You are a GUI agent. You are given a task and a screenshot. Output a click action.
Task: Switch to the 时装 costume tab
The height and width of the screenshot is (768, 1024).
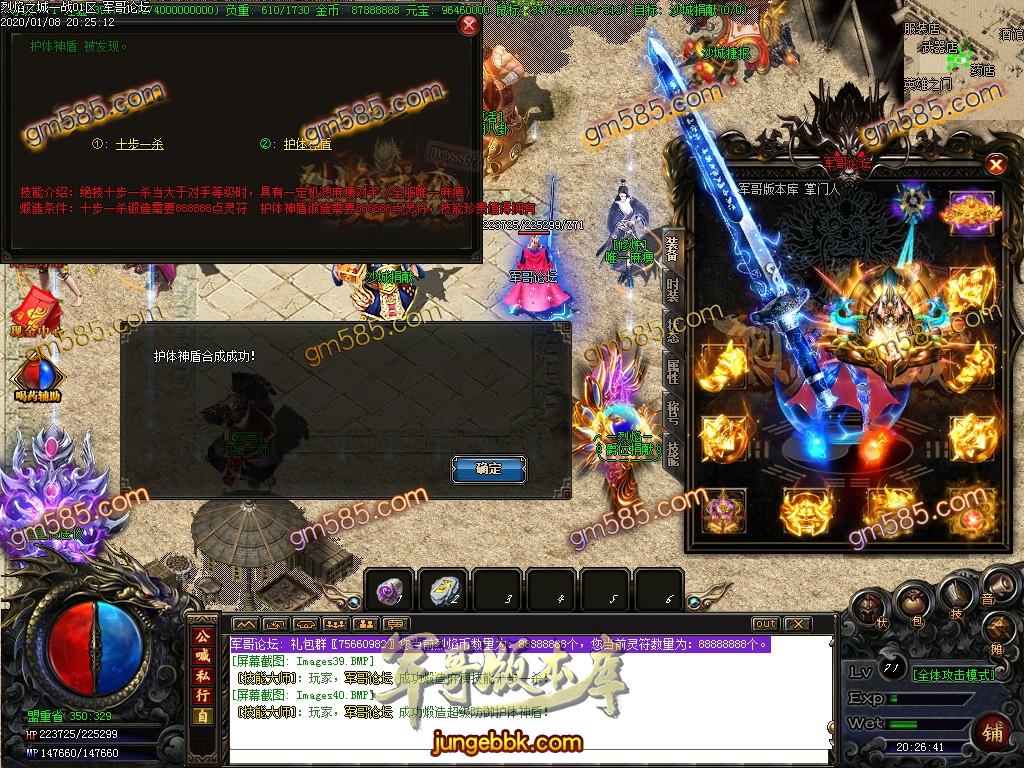tap(672, 288)
